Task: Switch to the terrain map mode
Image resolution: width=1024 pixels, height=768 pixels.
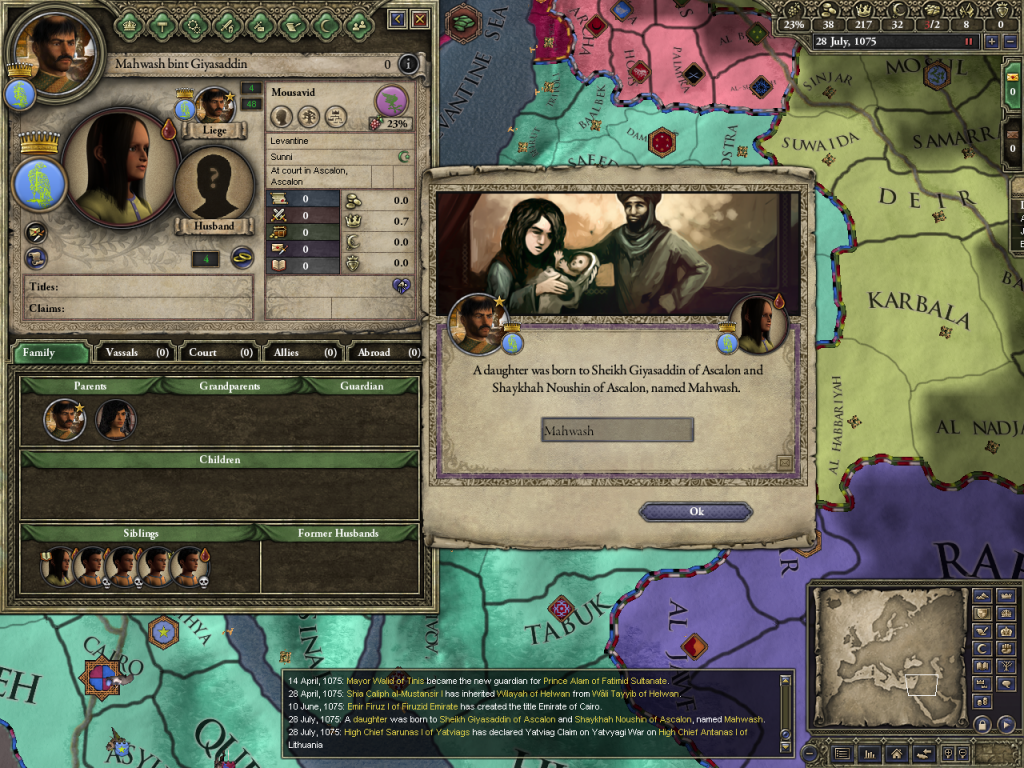Action: point(982,596)
